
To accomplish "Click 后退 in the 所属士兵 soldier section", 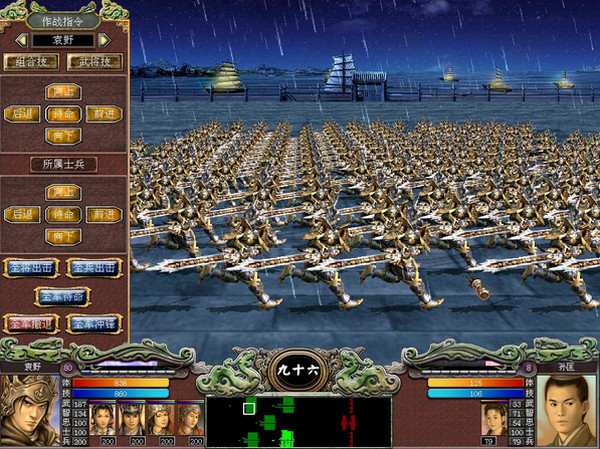I will (x=22, y=214).
